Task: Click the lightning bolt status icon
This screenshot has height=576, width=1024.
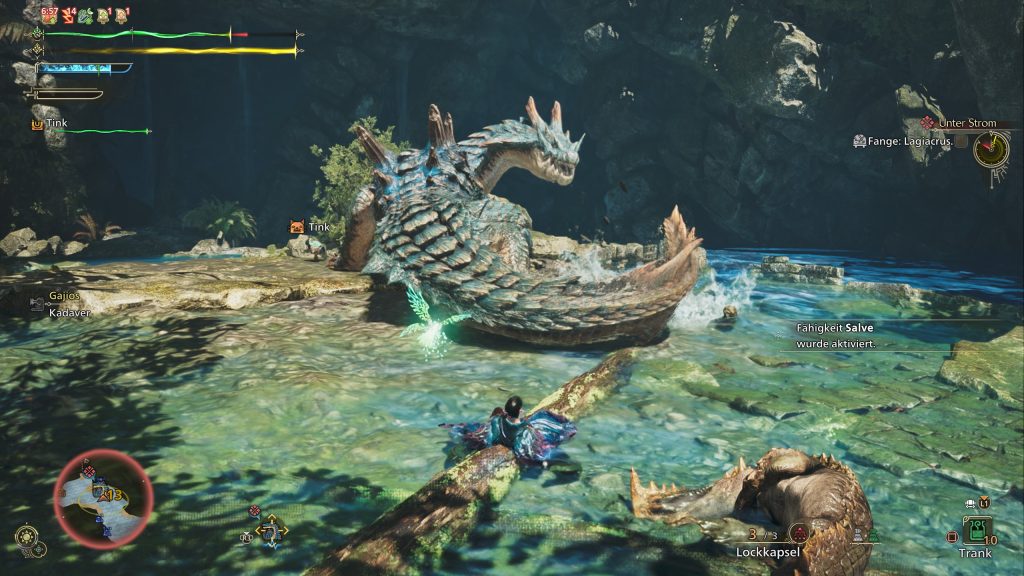Action: click(x=68, y=15)
